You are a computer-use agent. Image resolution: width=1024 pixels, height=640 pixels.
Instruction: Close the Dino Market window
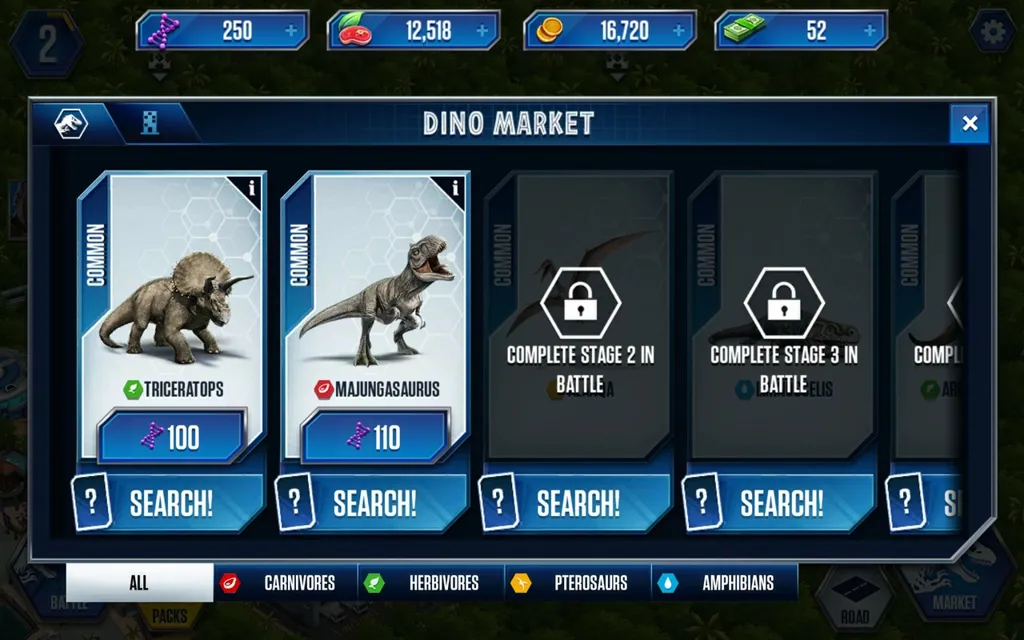(x=969, y=123)
